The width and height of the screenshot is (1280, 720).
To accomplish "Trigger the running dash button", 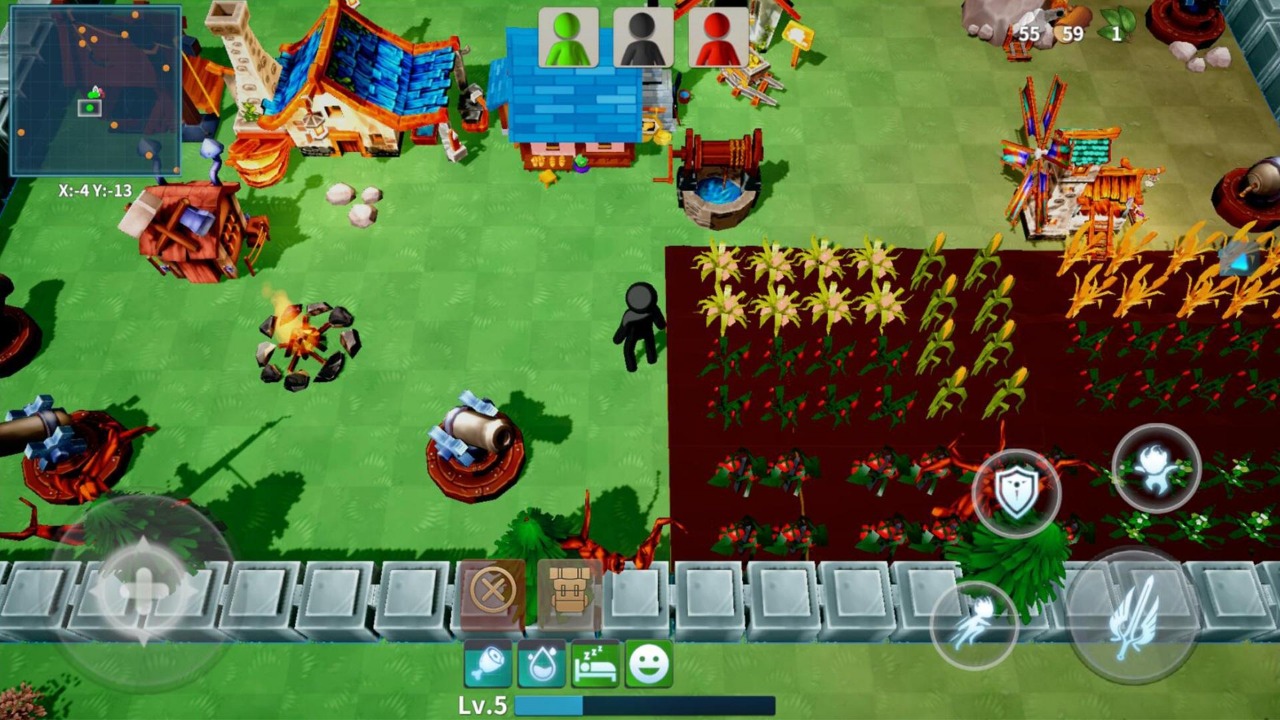I will pos(974,622).
